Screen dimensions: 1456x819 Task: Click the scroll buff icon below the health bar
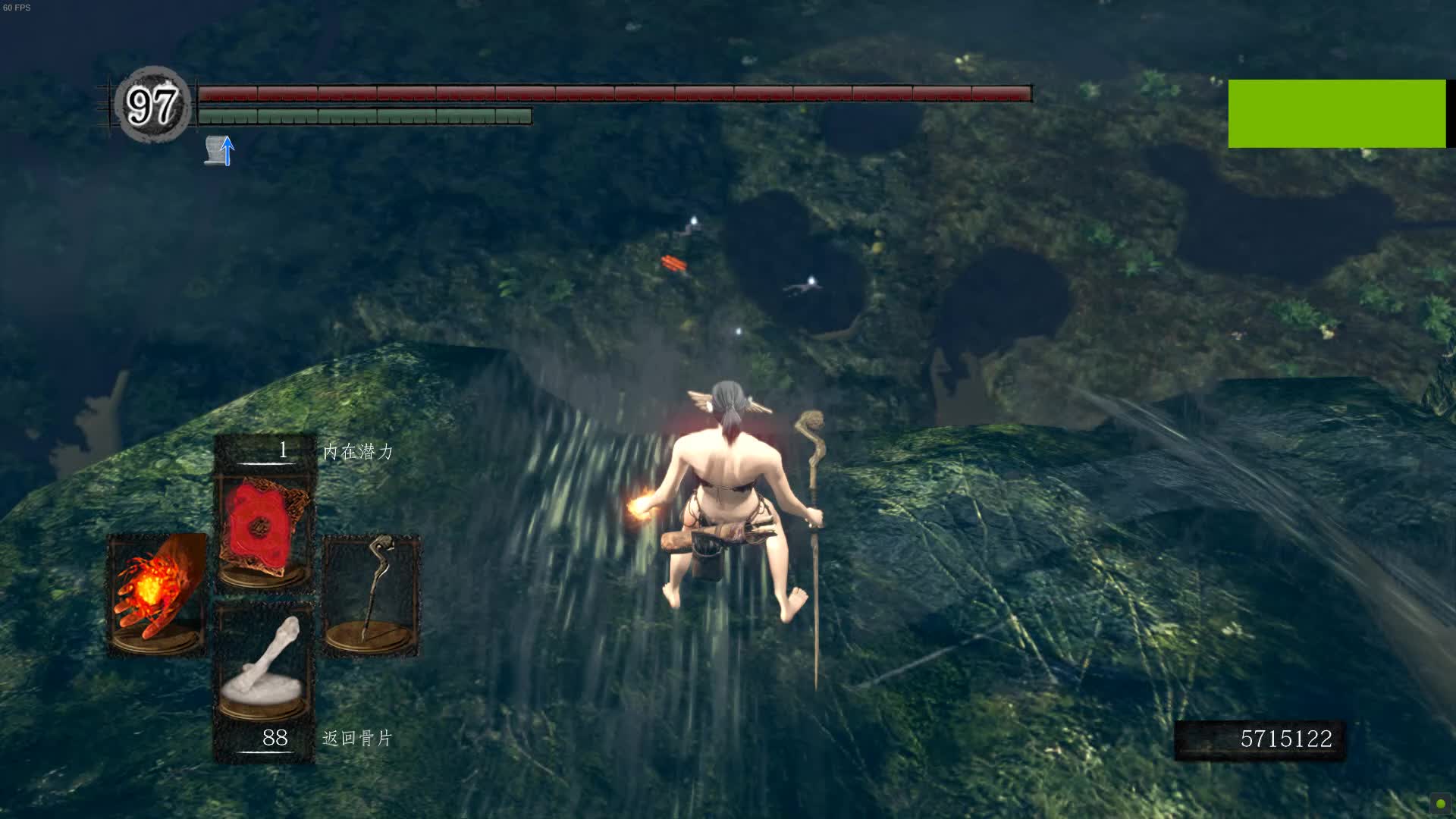[x=212, y=149]
